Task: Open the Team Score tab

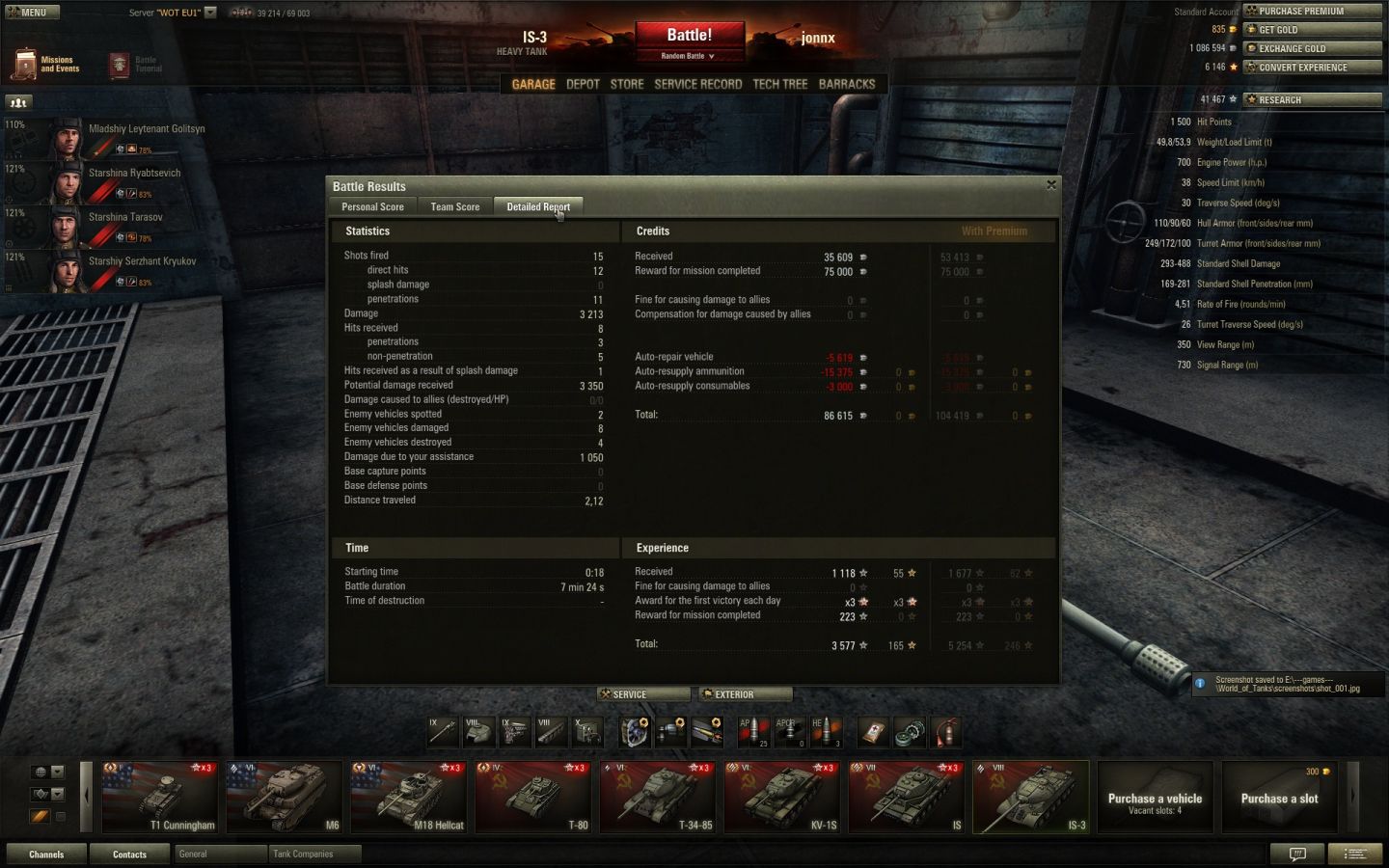Action: click(x=454, y=206)
